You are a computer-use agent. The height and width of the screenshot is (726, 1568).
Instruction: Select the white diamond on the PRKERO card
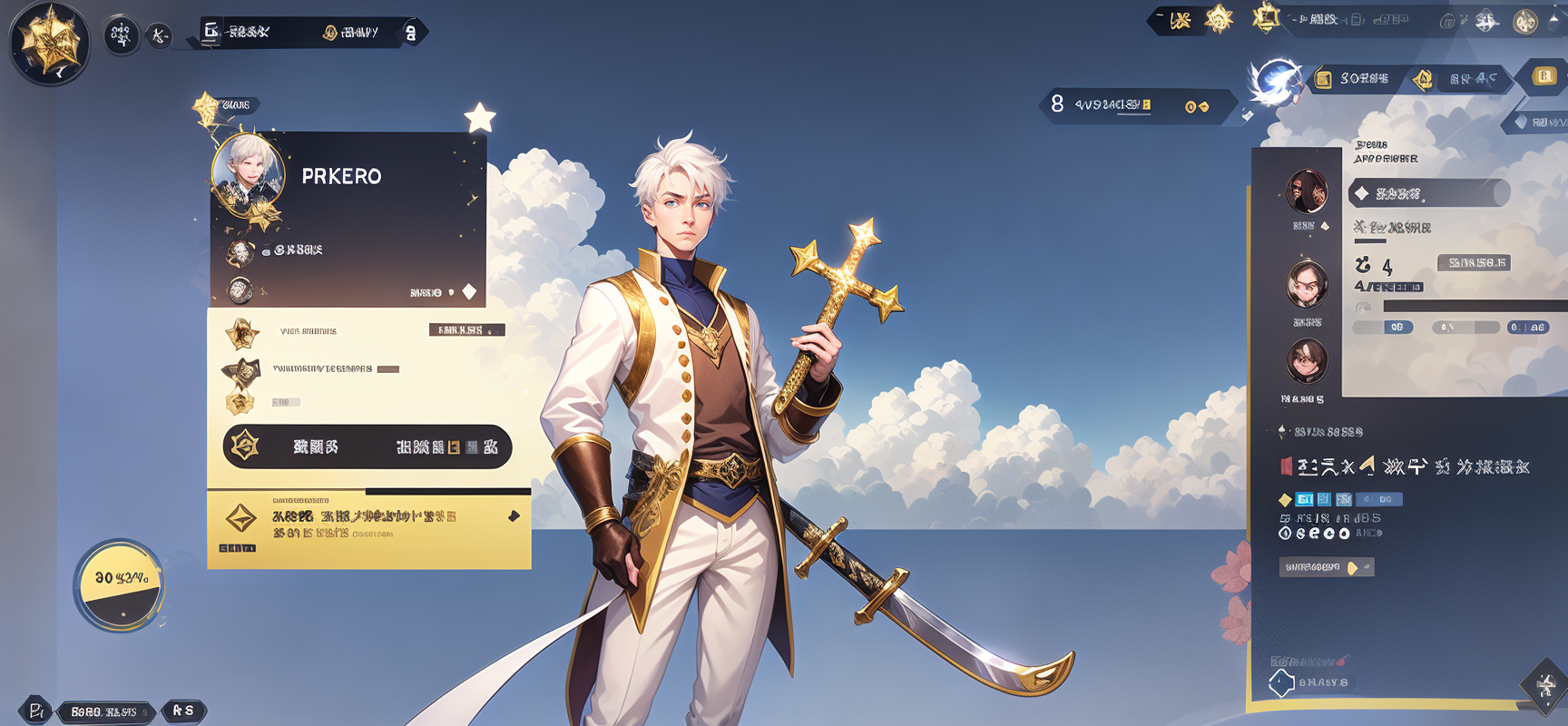pyautogui.click(x=469, y=291)
